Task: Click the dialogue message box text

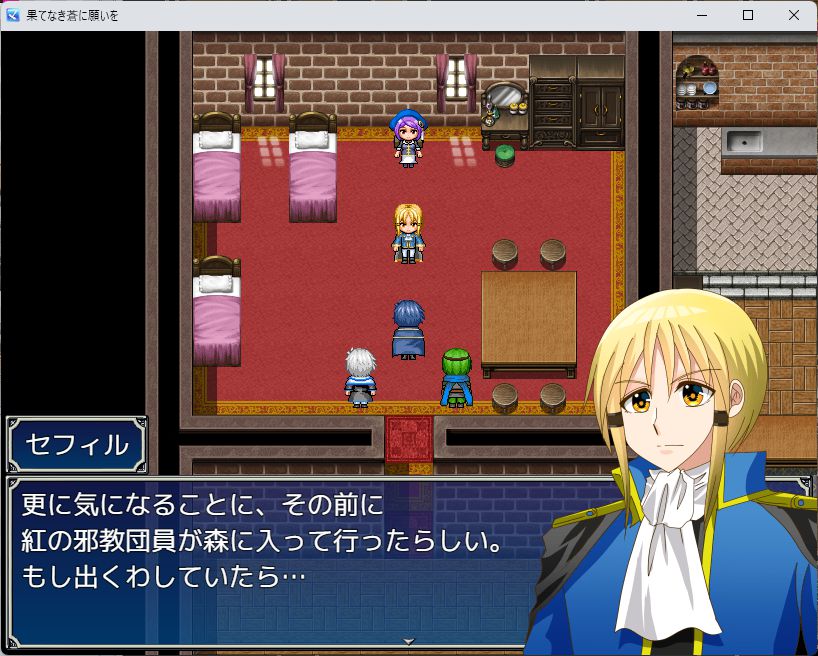Action: click(262, 542)
